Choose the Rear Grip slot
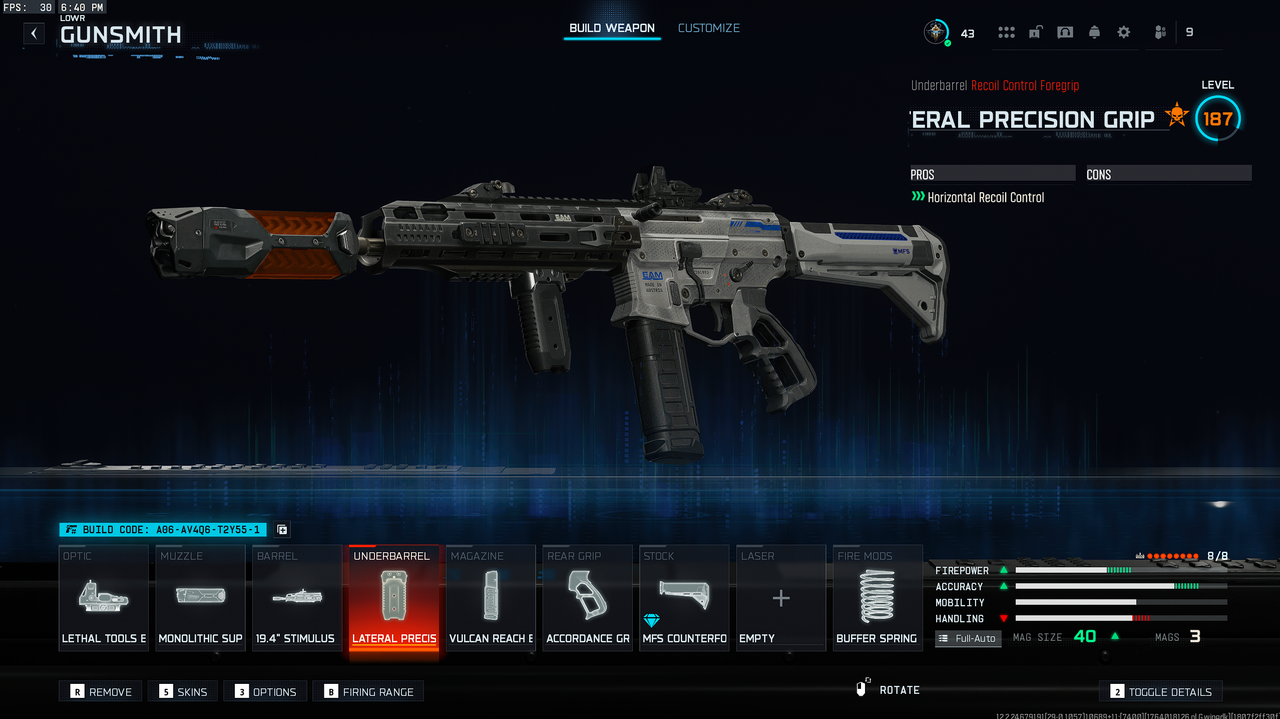 [x=587, y=598]
